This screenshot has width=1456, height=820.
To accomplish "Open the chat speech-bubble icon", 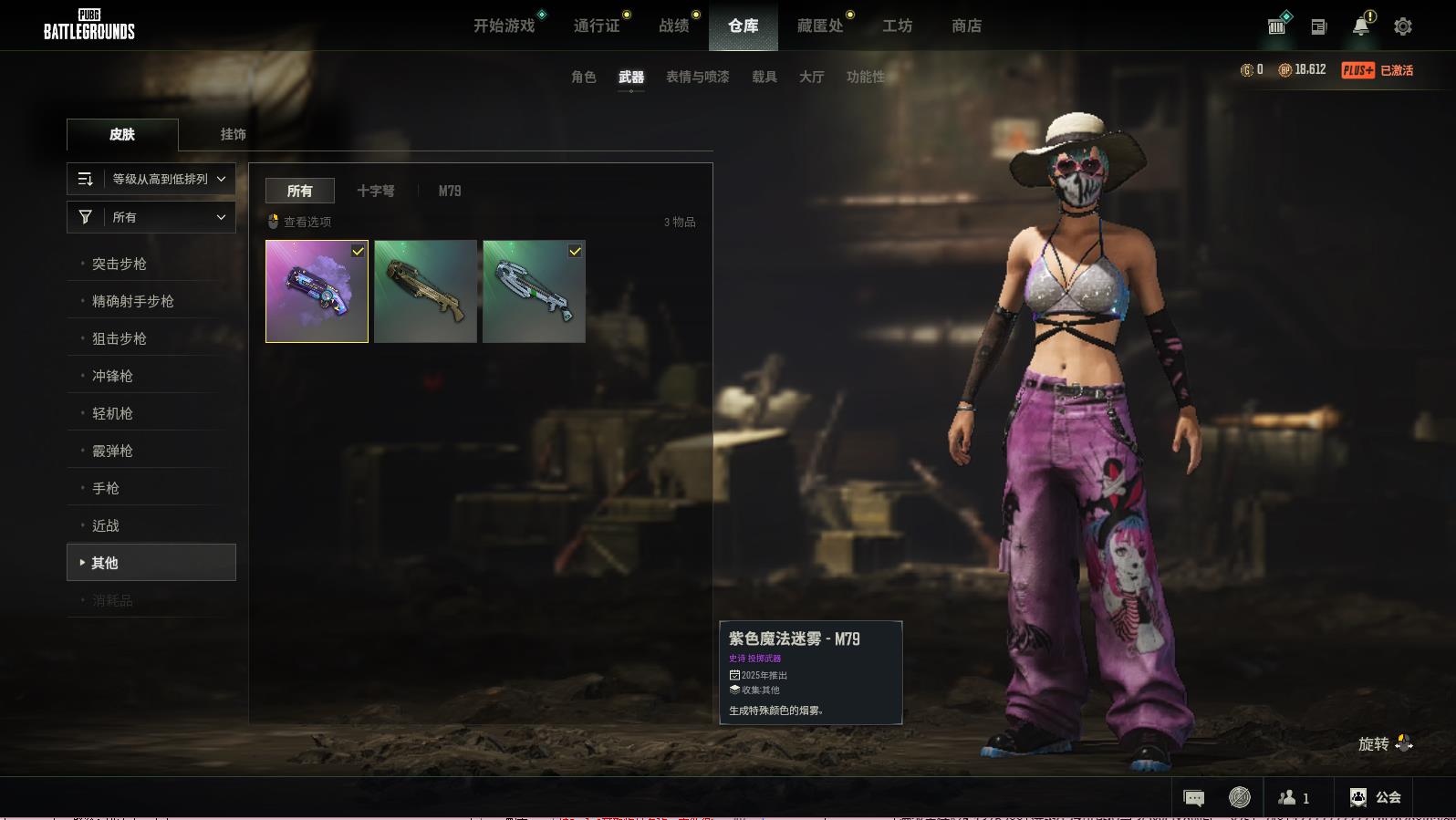I will (x=1193, y=798).
